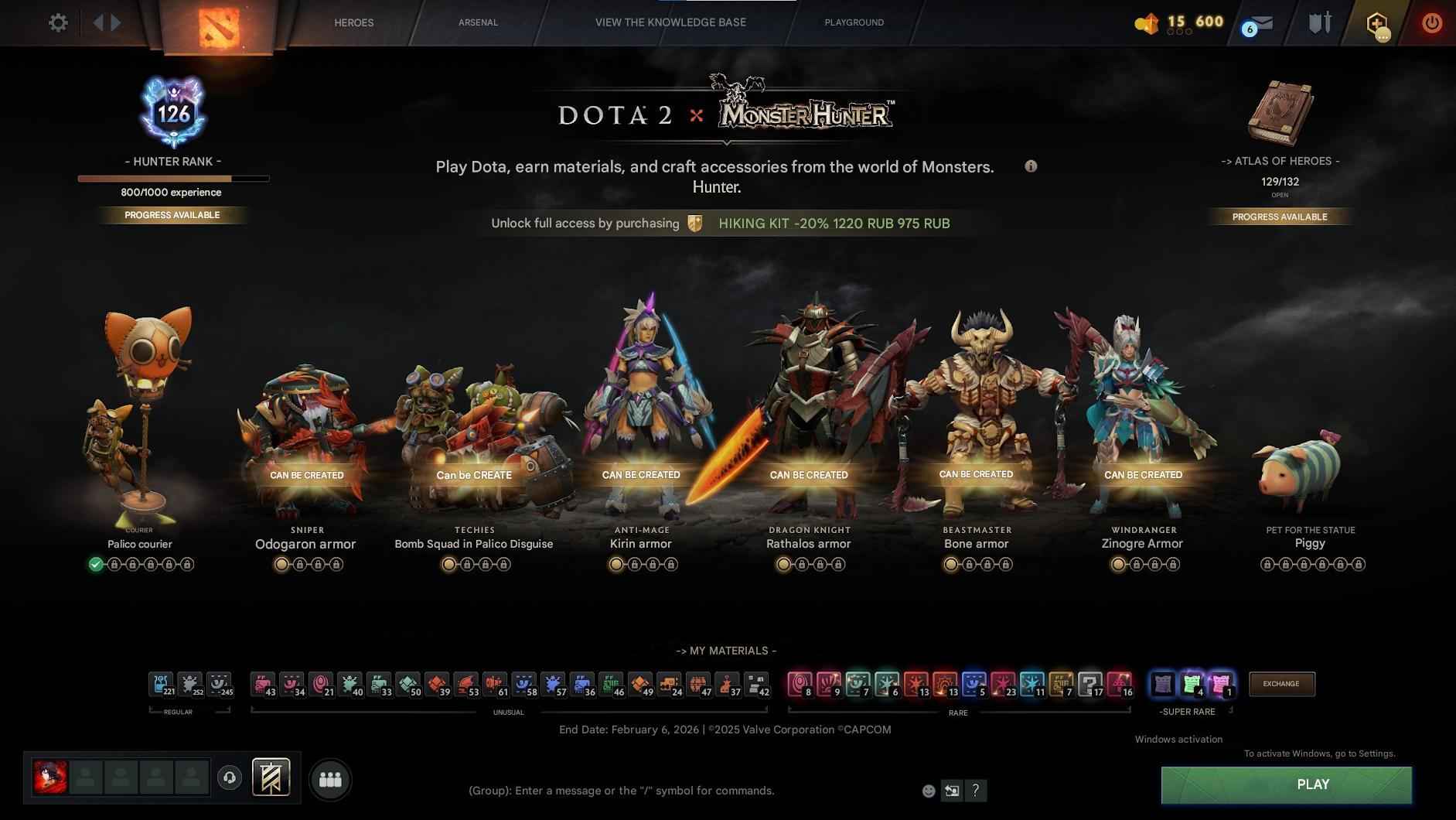Open the Dota 2 mail inbox
Viewport: 1456px width, 820px height.
coord(1260,22)
